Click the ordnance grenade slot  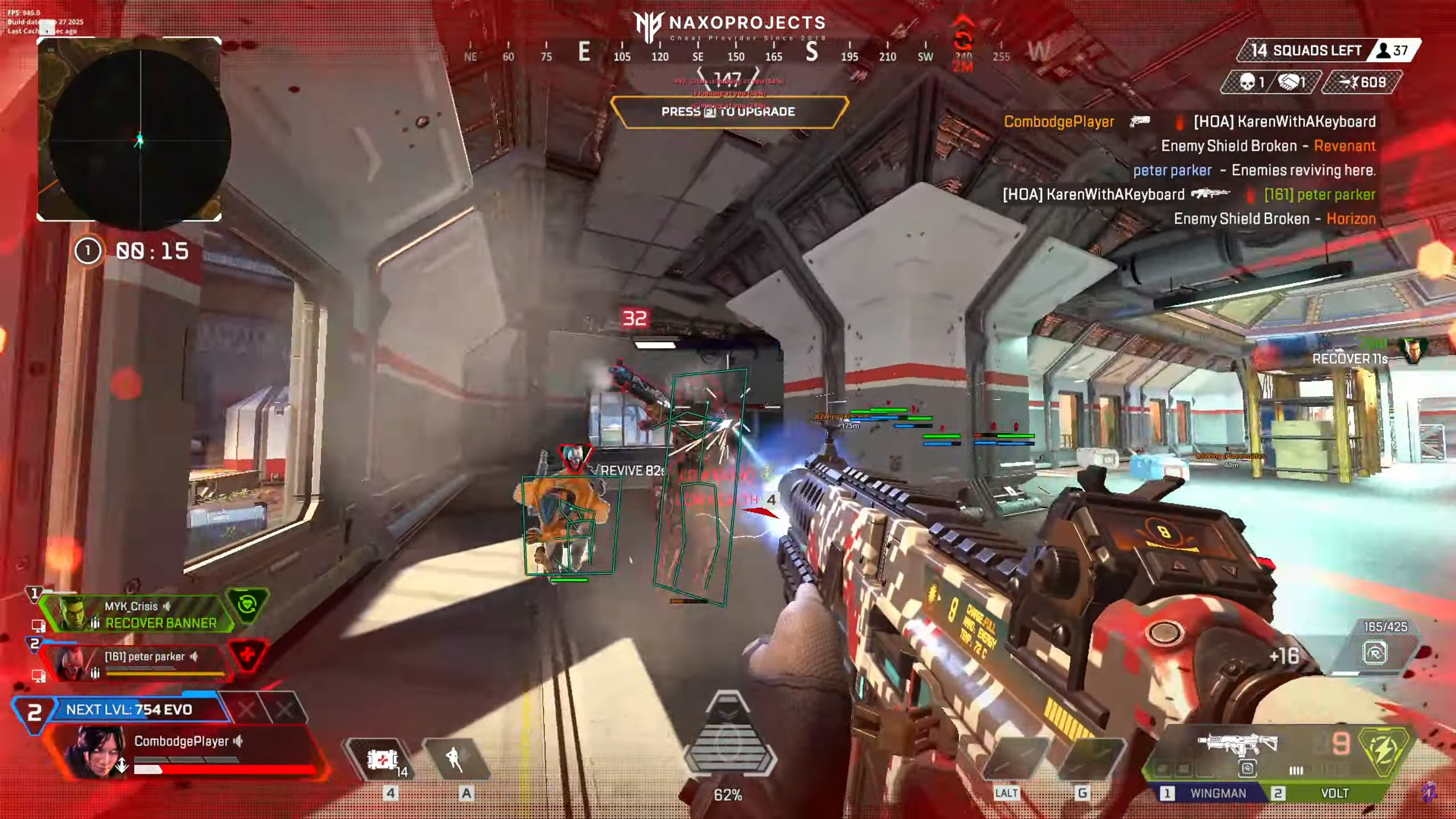[x=1086, y=760]
